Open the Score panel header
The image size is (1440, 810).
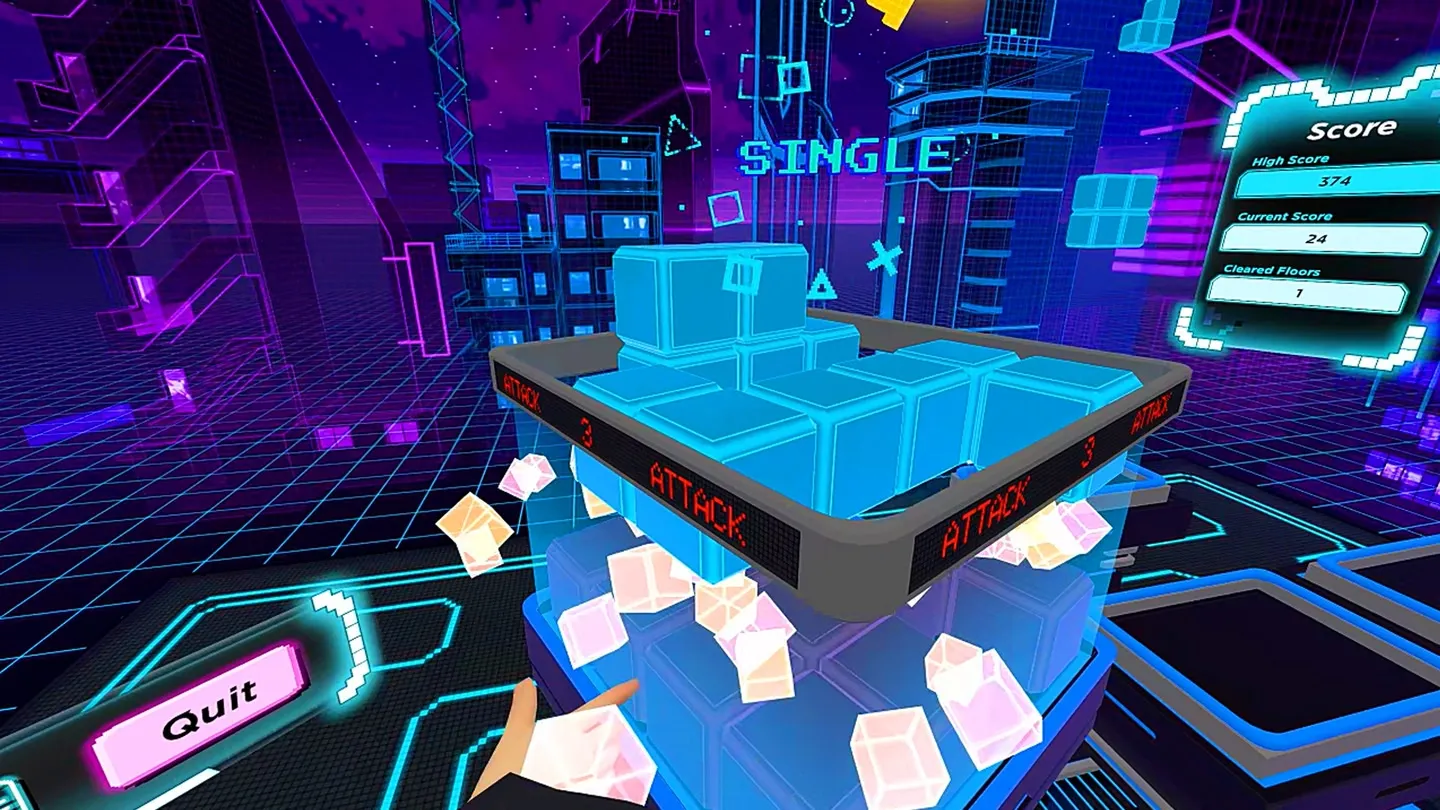(x=1352, y=128)
